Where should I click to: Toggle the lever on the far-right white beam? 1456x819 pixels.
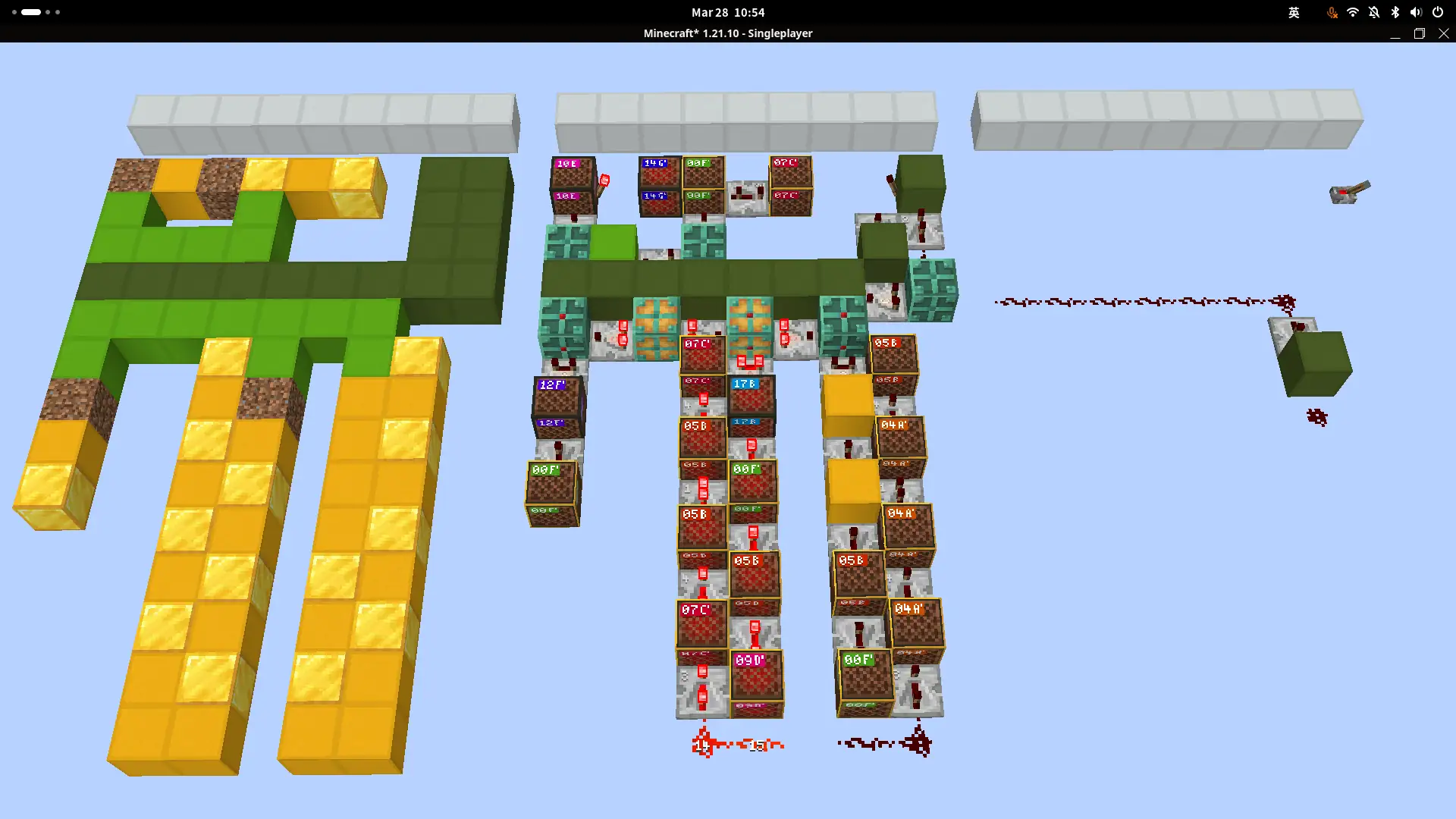pos(1348,191)
